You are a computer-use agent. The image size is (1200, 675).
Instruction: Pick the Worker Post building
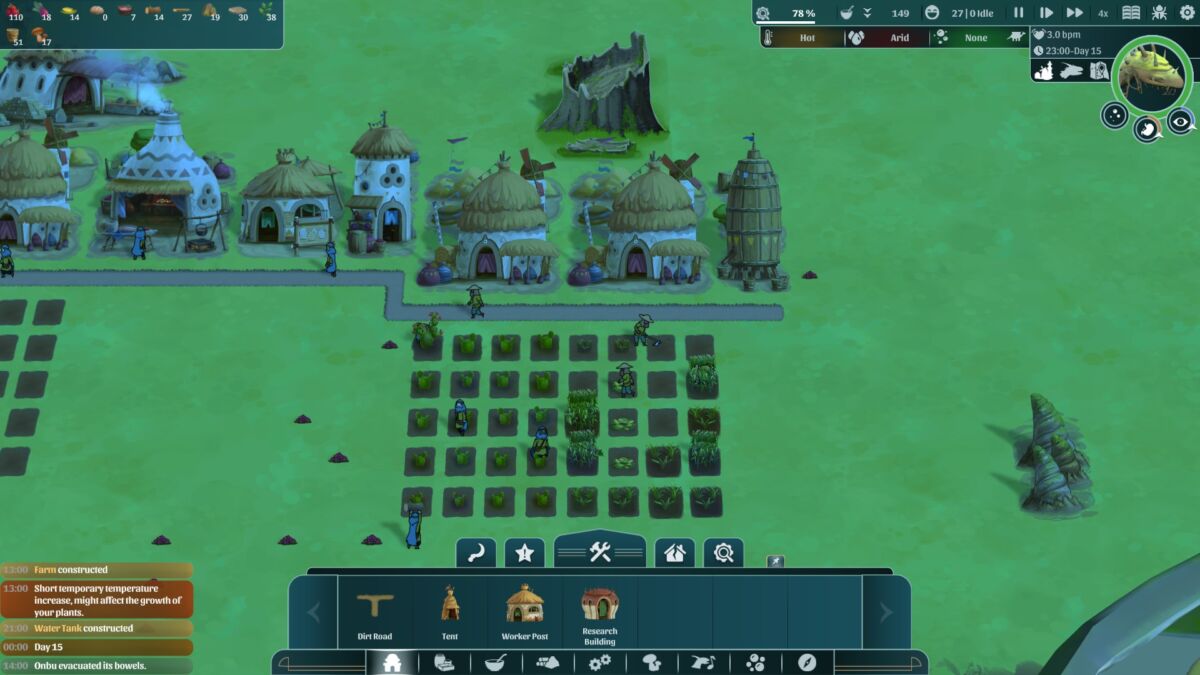pyautogui.click(x=525, y=612)
